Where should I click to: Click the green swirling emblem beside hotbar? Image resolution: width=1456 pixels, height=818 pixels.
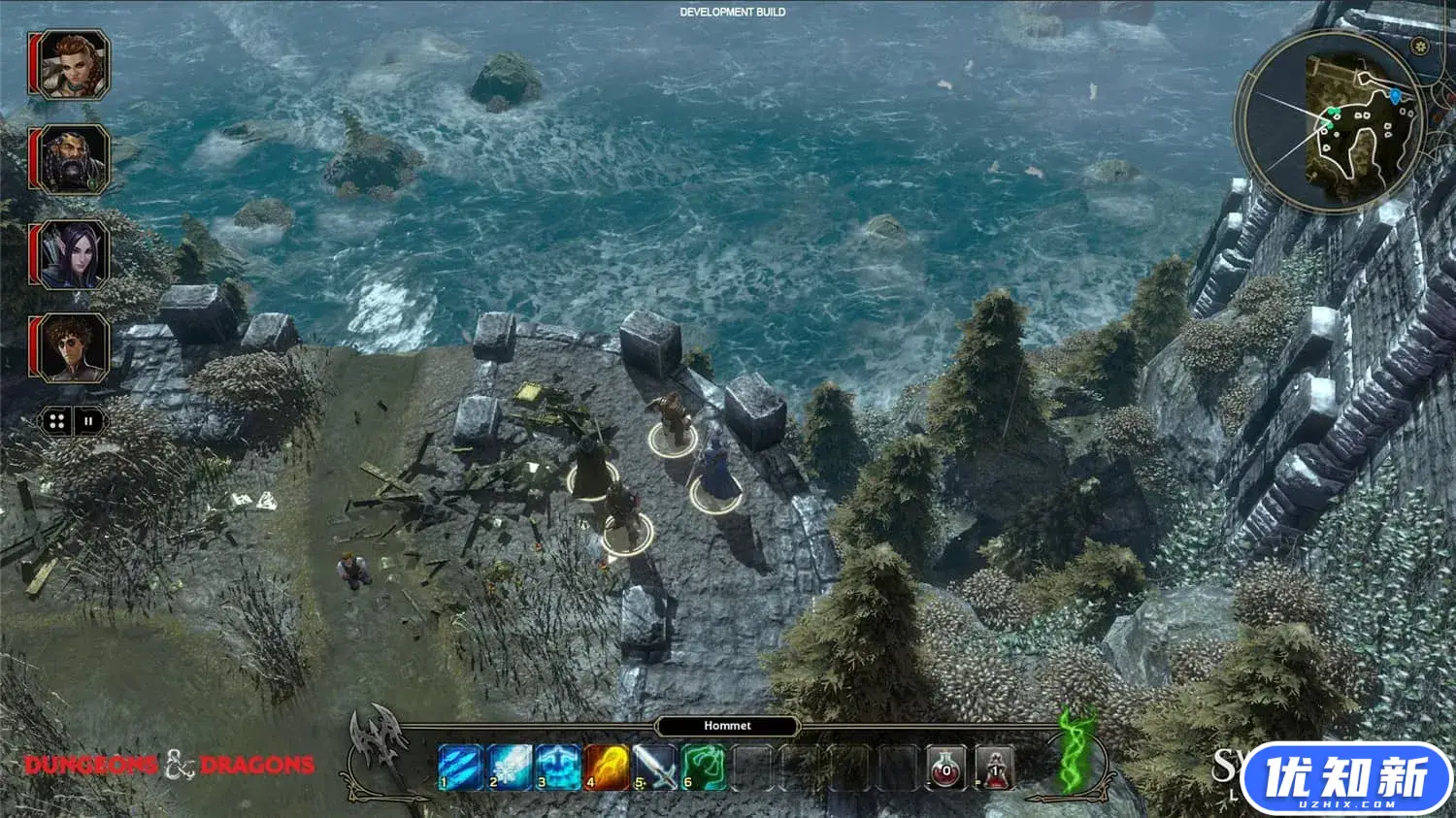pos(1075,751)
